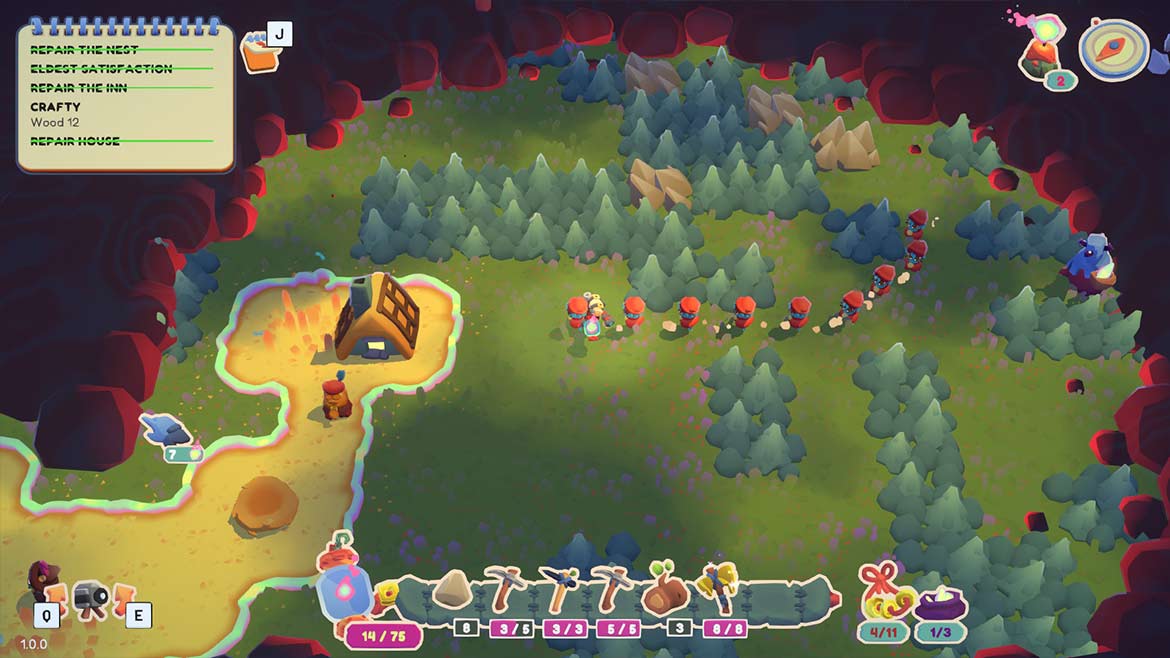Click the compass in the corner

coord(1112,50)
